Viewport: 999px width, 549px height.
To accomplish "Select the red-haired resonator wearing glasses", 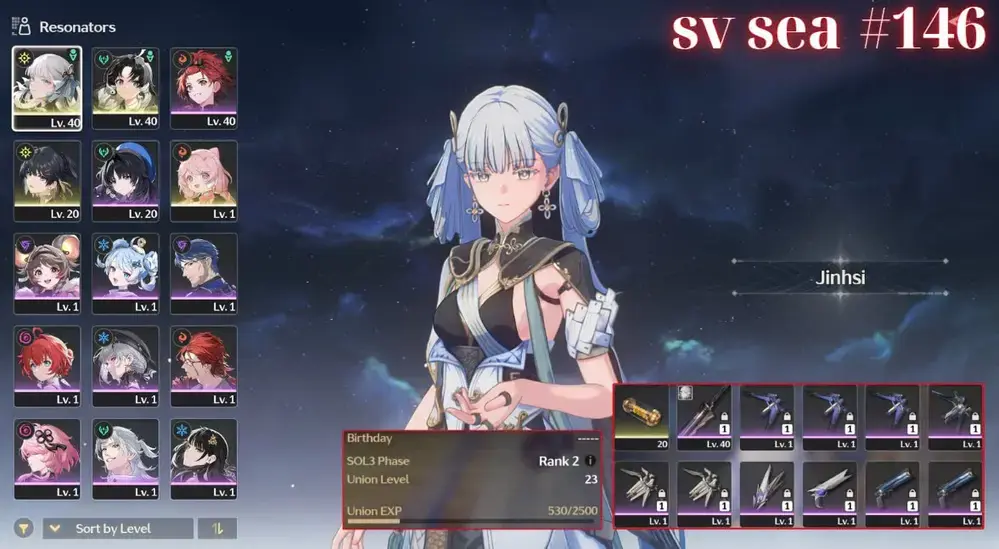I will pos(204,365).
